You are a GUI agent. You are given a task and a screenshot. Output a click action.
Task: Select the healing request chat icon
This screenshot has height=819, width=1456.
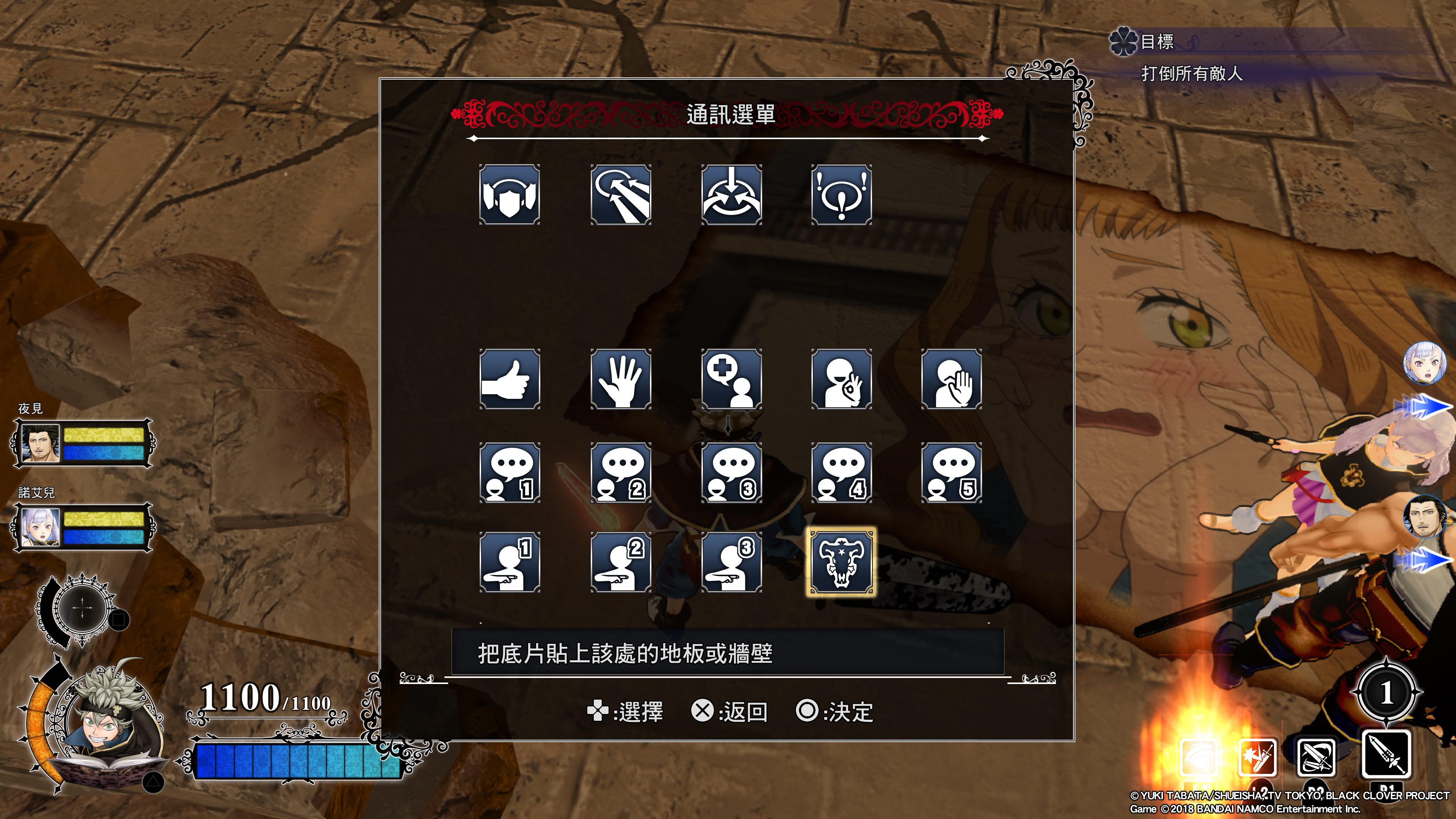[731, 380]
